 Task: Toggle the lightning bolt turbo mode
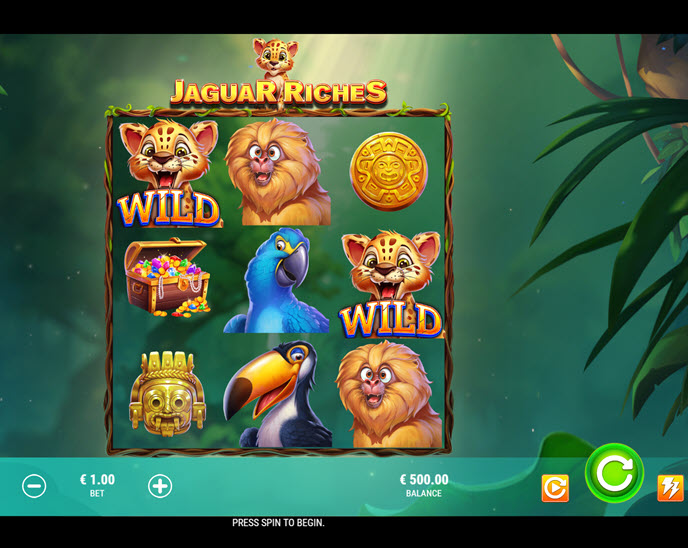point(670,488)
